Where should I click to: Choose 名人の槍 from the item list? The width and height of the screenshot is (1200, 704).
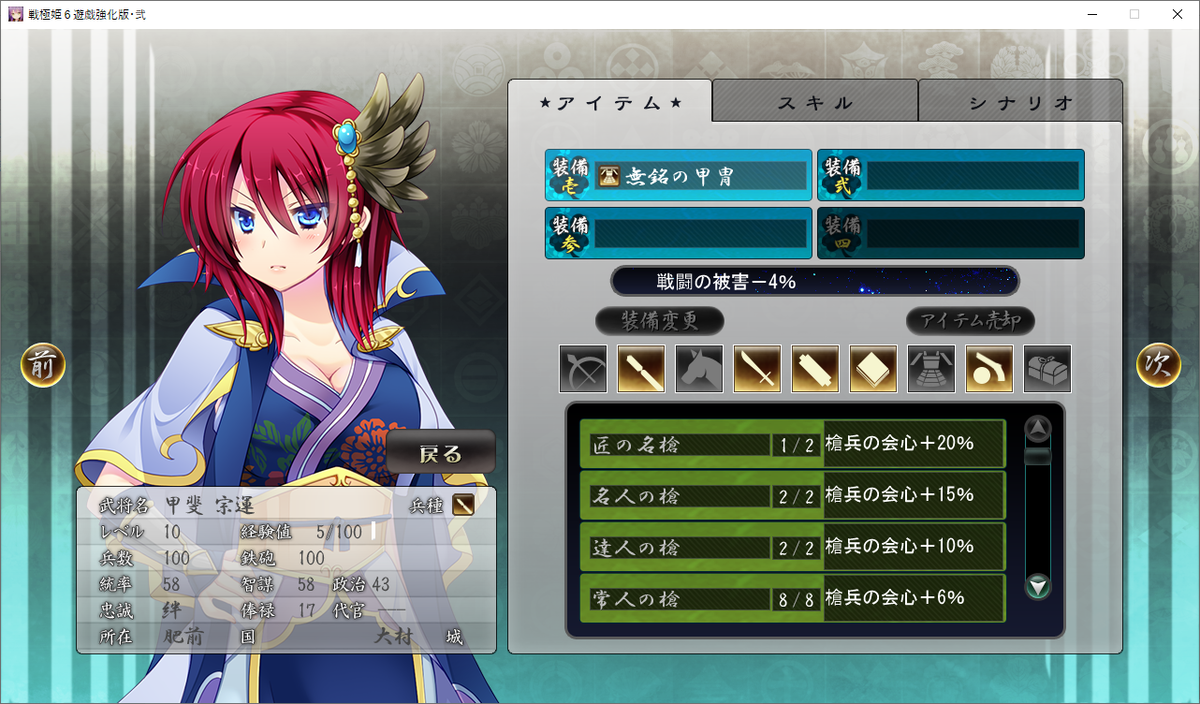tap(792, 495)
